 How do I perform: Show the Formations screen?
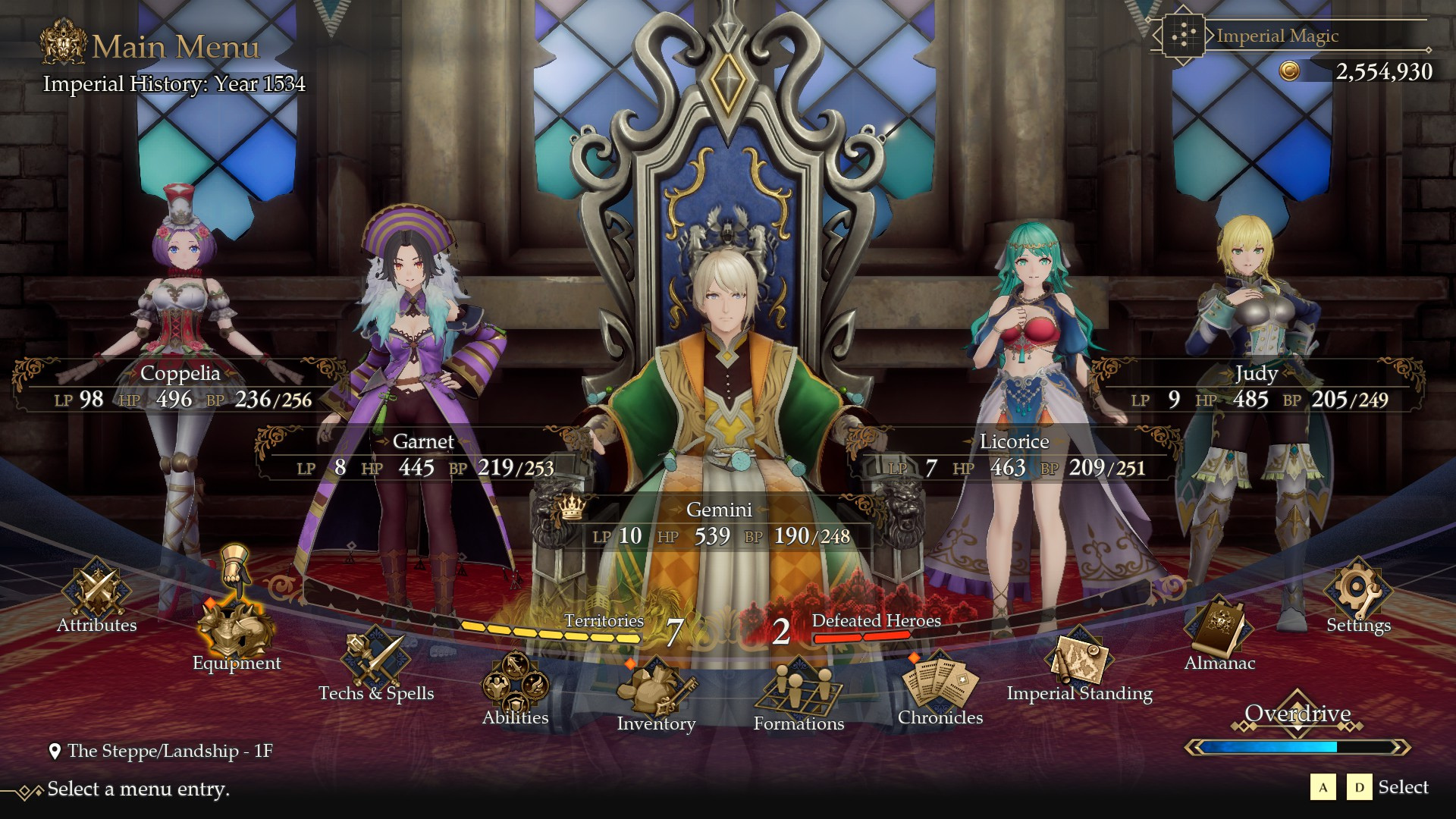click(x=798, y=692)
